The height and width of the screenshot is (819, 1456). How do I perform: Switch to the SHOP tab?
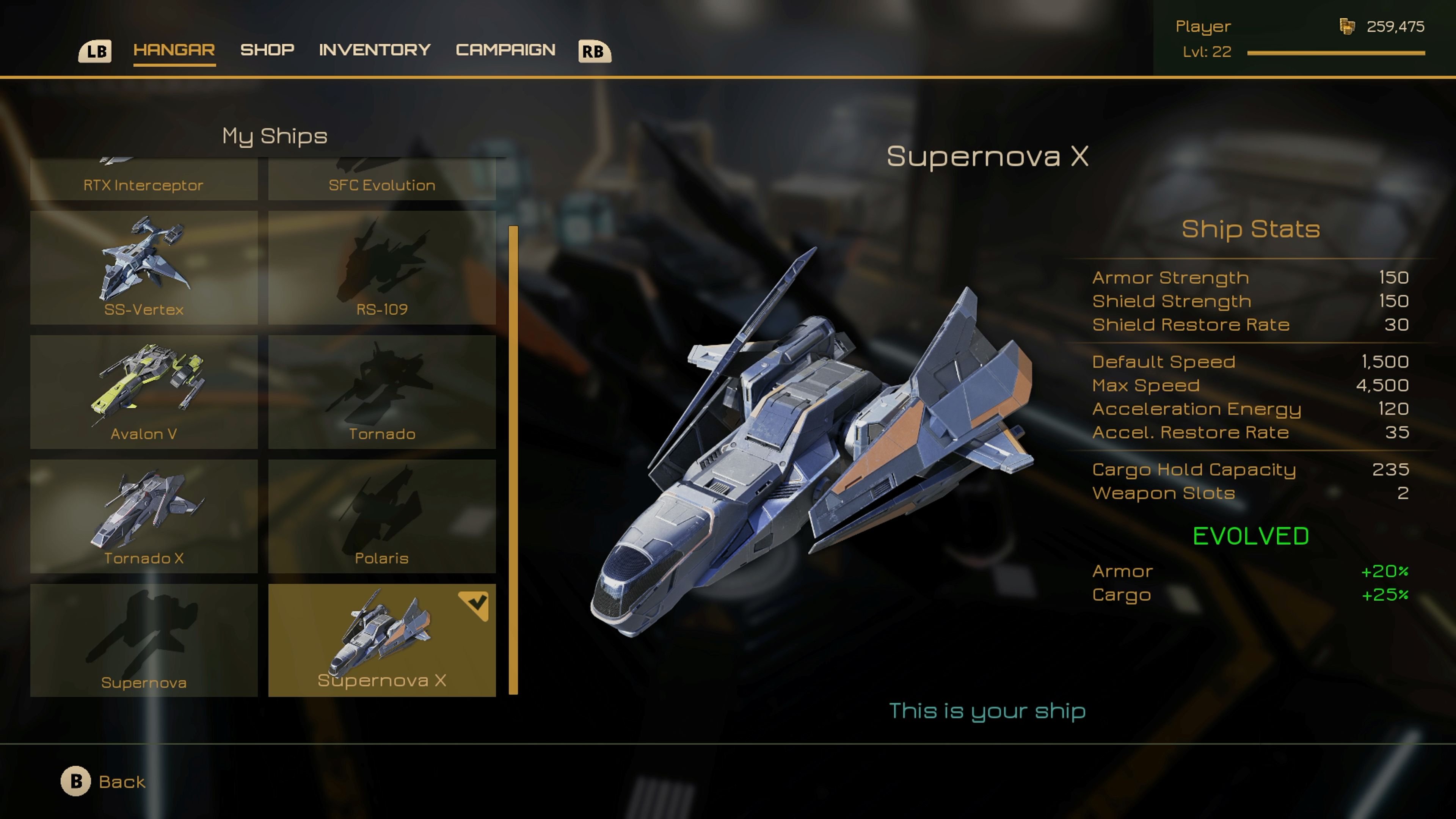click(x=267, y=50)
